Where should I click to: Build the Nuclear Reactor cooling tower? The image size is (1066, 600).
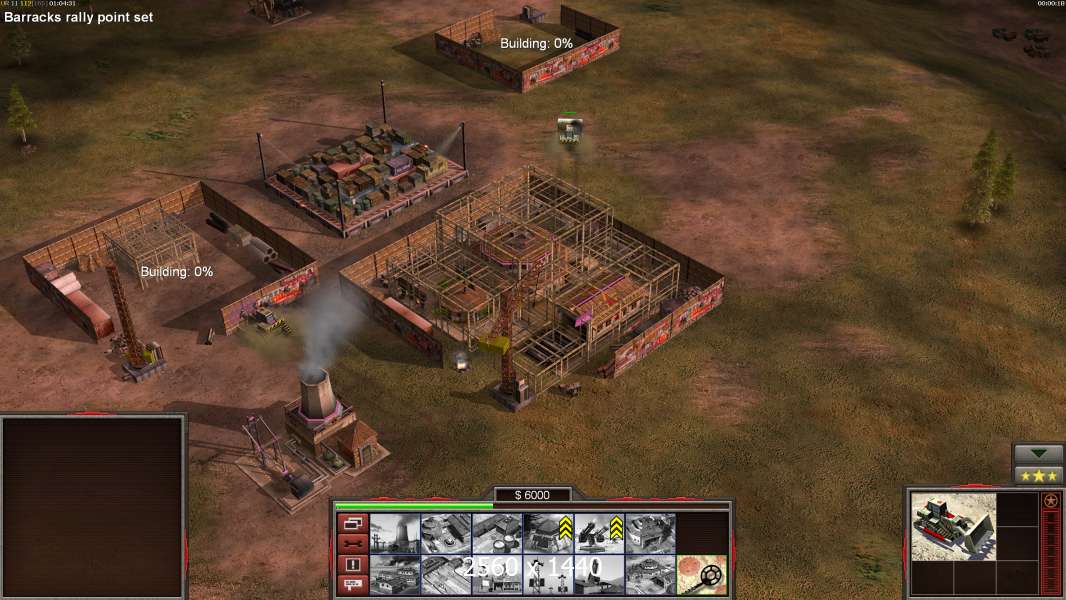(395, 534)
